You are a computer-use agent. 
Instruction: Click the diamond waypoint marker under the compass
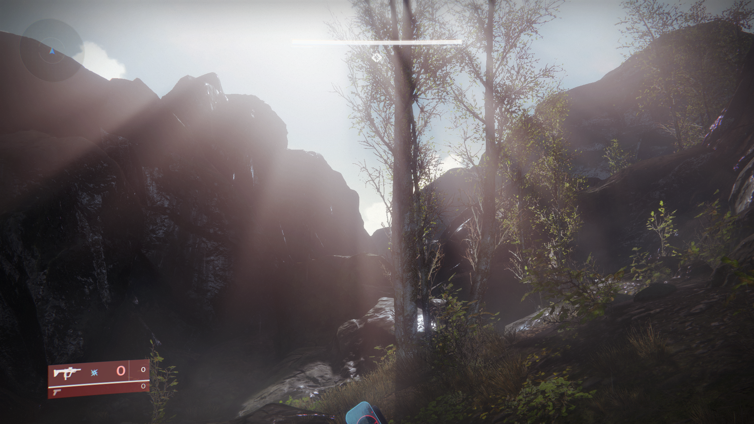point(376,57)
